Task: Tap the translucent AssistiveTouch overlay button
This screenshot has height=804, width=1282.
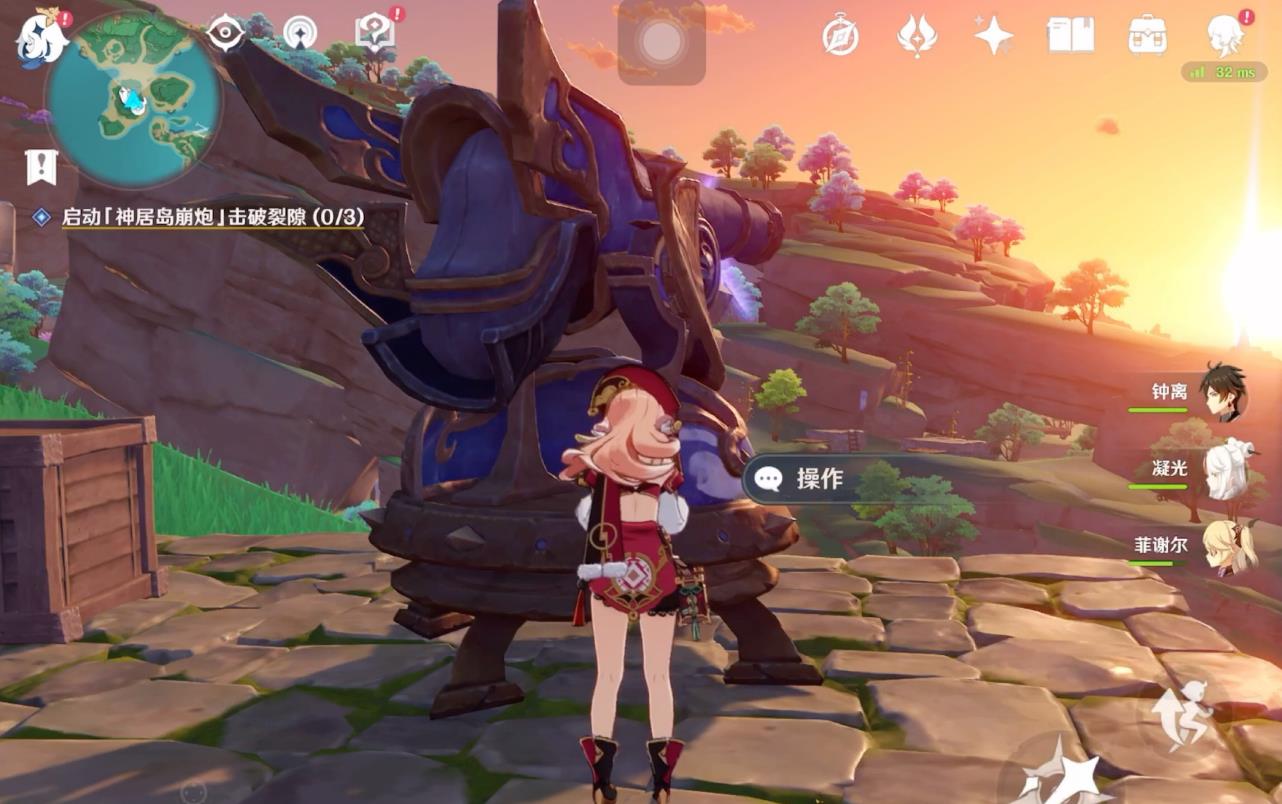Action: [x=661, y=42]
